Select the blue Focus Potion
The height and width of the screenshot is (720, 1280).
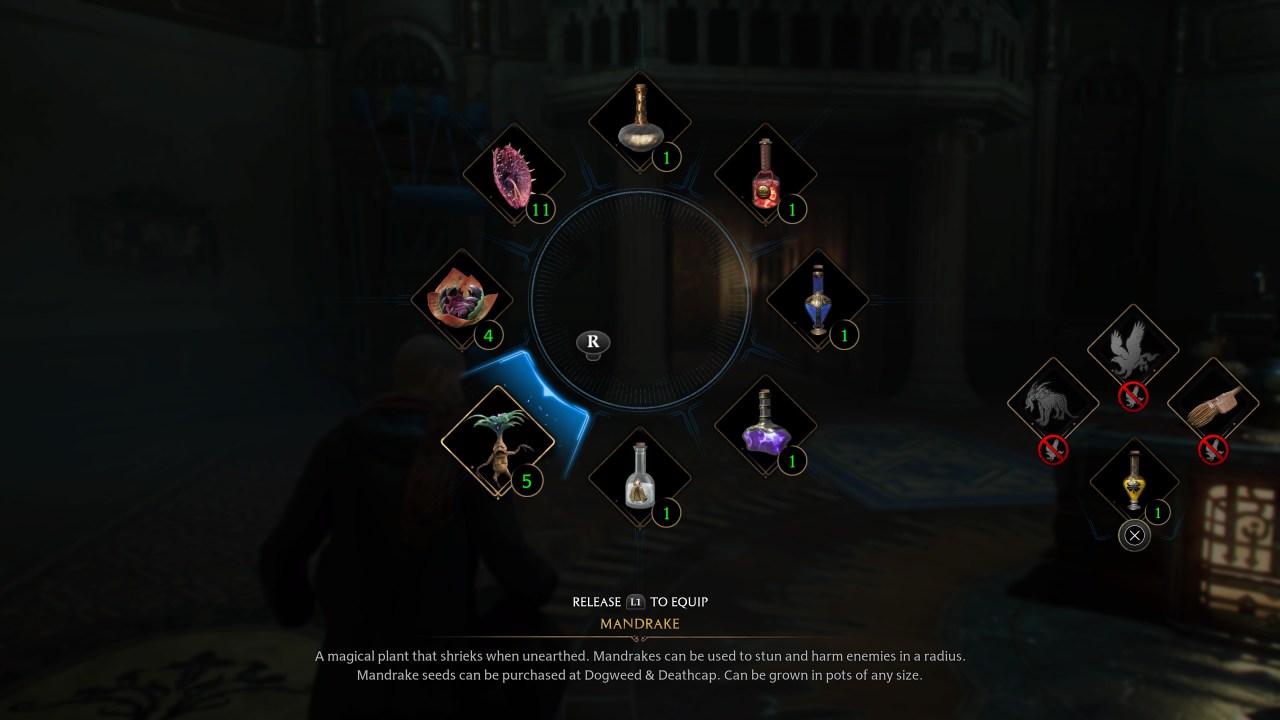[x=816, y=299]
